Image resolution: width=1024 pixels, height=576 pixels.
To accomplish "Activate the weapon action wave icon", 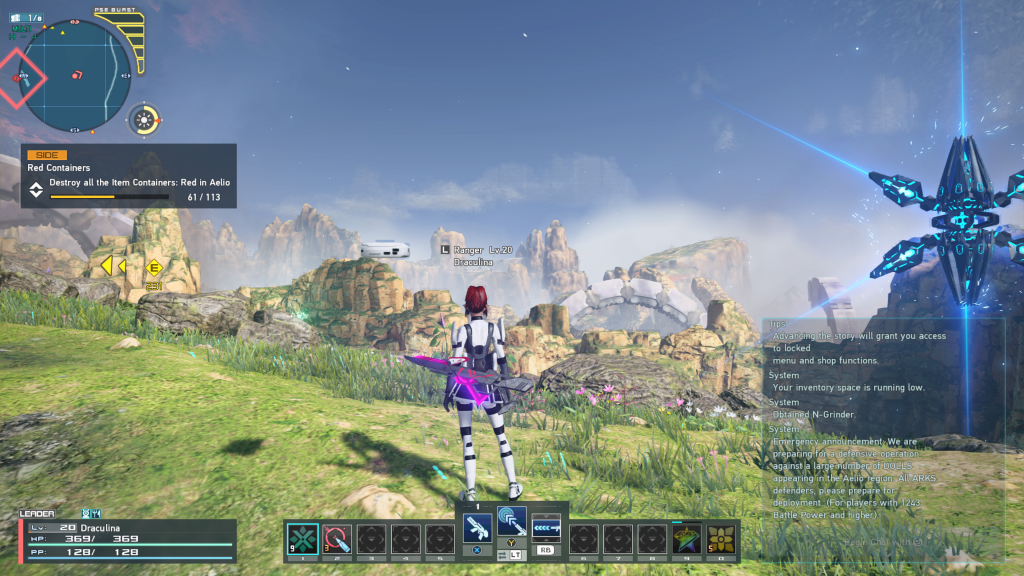I will (512, 520).
